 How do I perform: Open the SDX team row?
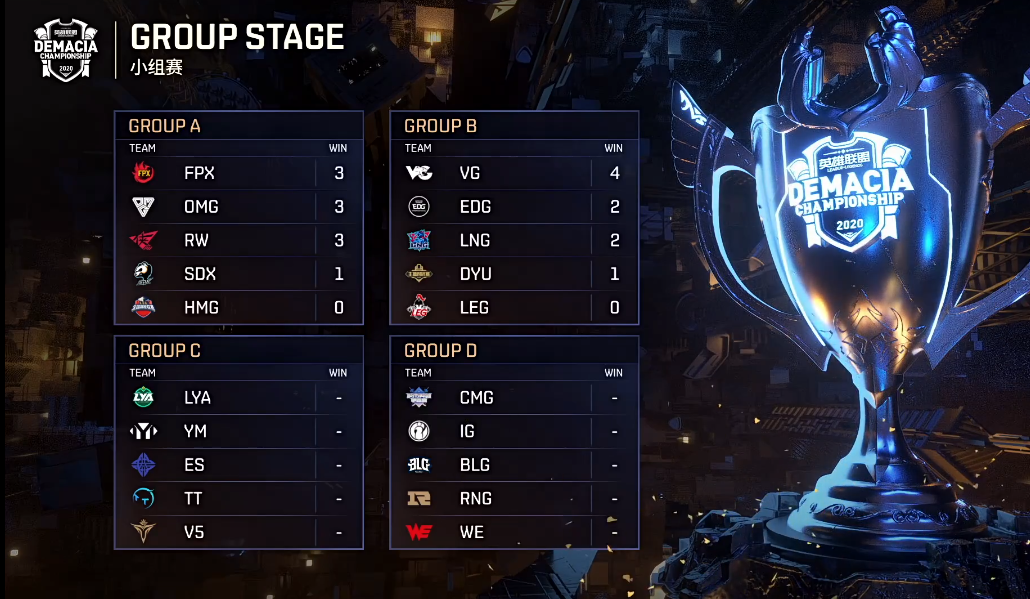click(238, 274)
